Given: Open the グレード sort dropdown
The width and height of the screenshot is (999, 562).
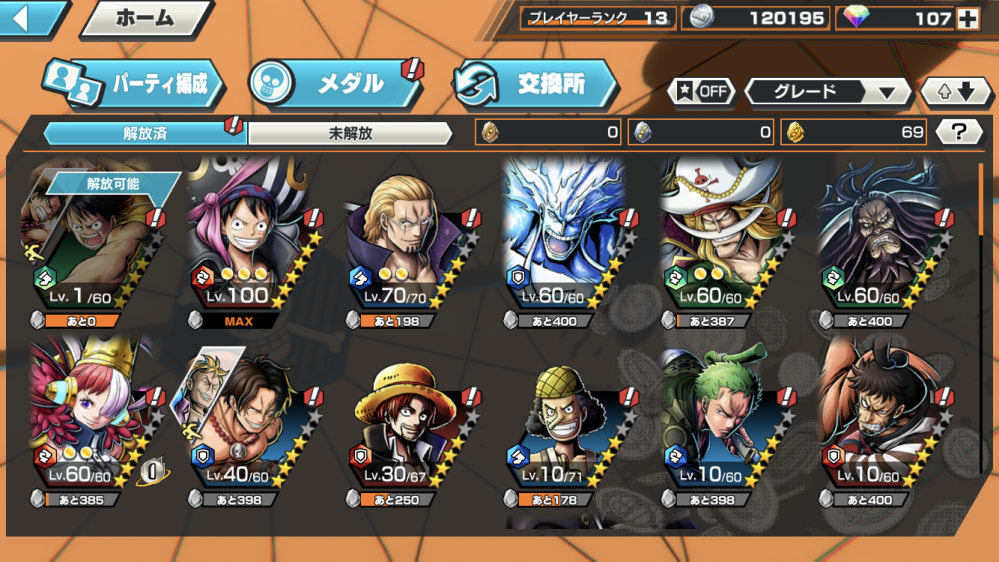Looking at the screenshot, I should pos(828,92).
